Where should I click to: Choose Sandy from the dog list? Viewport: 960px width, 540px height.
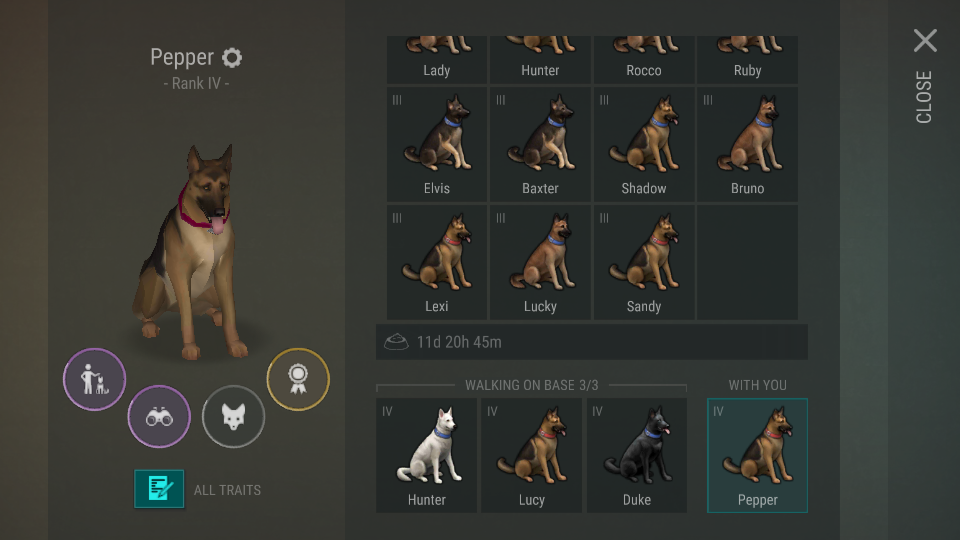[644, 262]
